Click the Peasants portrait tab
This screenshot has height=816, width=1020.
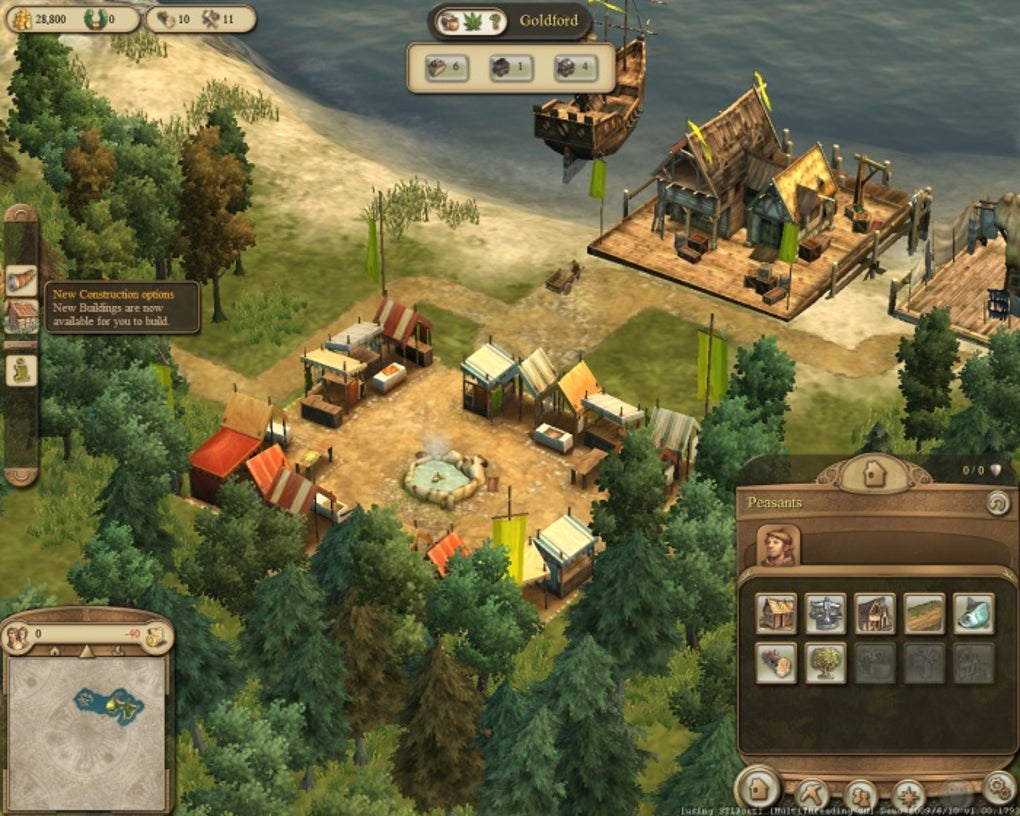click(778, 546)
